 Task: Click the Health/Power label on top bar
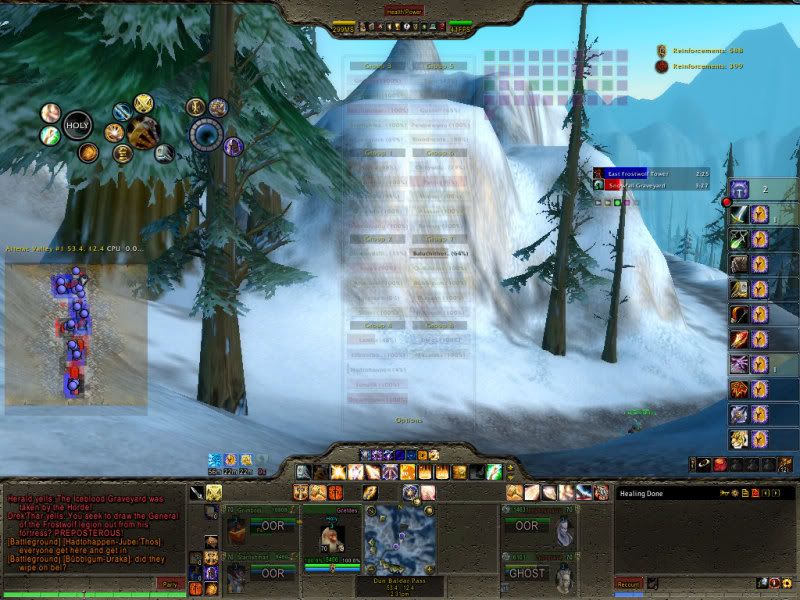coord(403,11)
